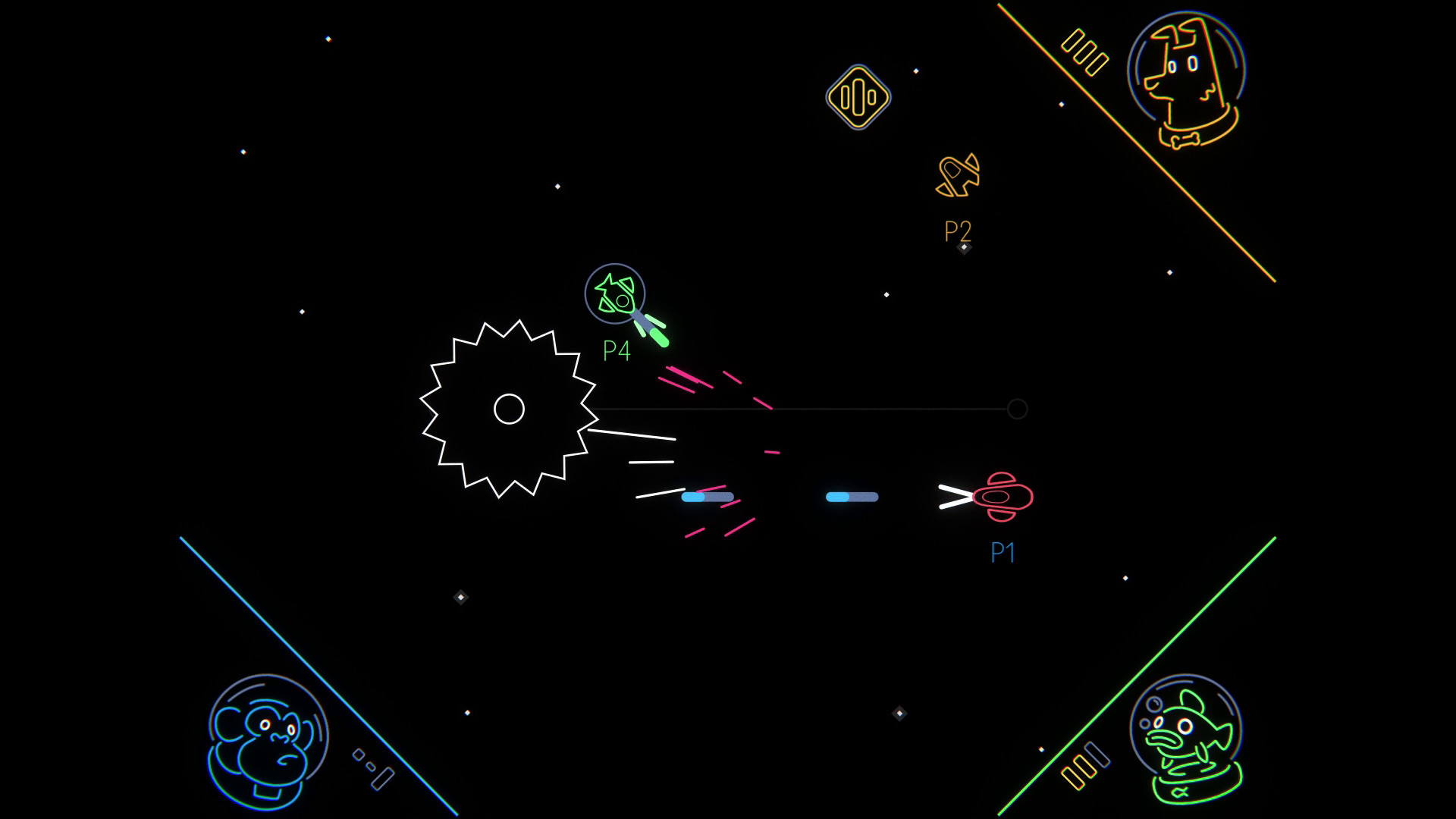Click the bone charm on the dog's collar
The height and width of the screenshot is (819, 1456).
(x=1183, y=139)
